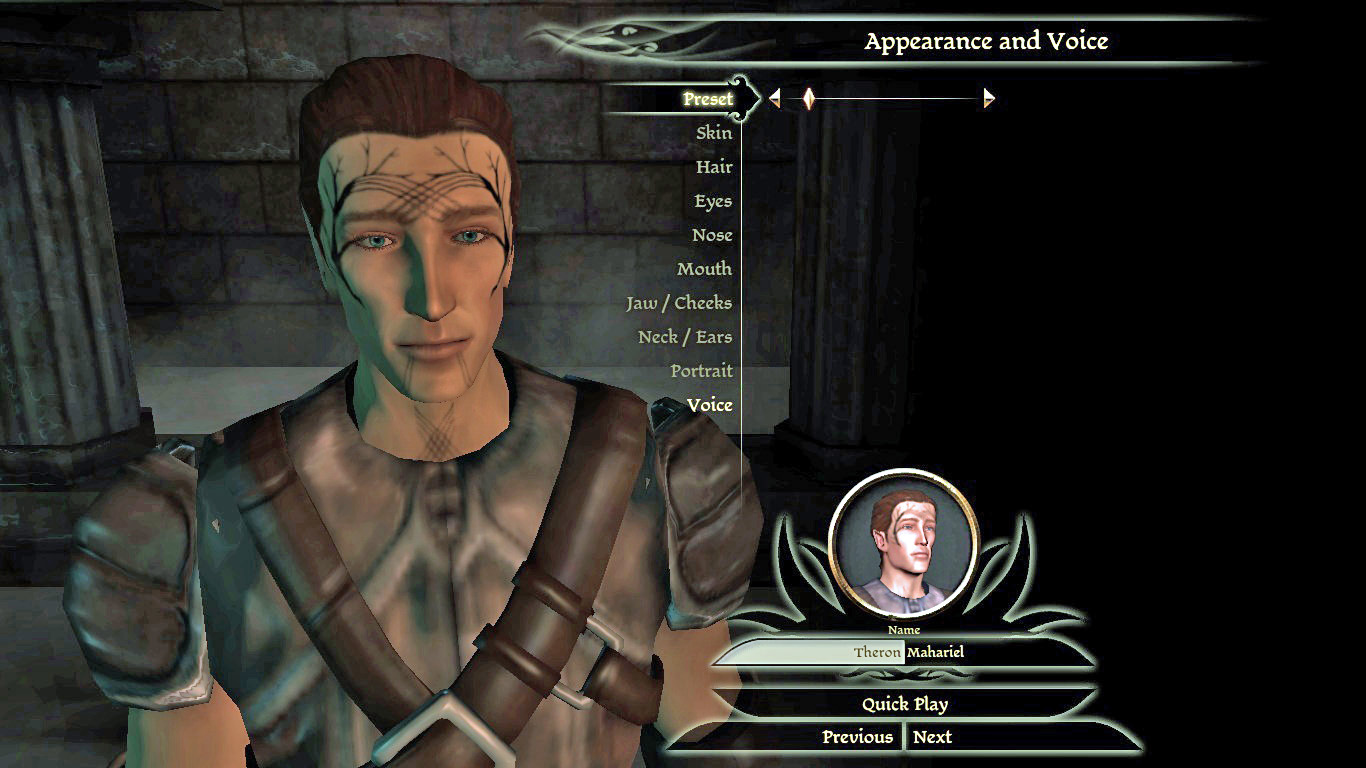Start Quick Play
This screenshot has height=768, width=1366.
905,704
